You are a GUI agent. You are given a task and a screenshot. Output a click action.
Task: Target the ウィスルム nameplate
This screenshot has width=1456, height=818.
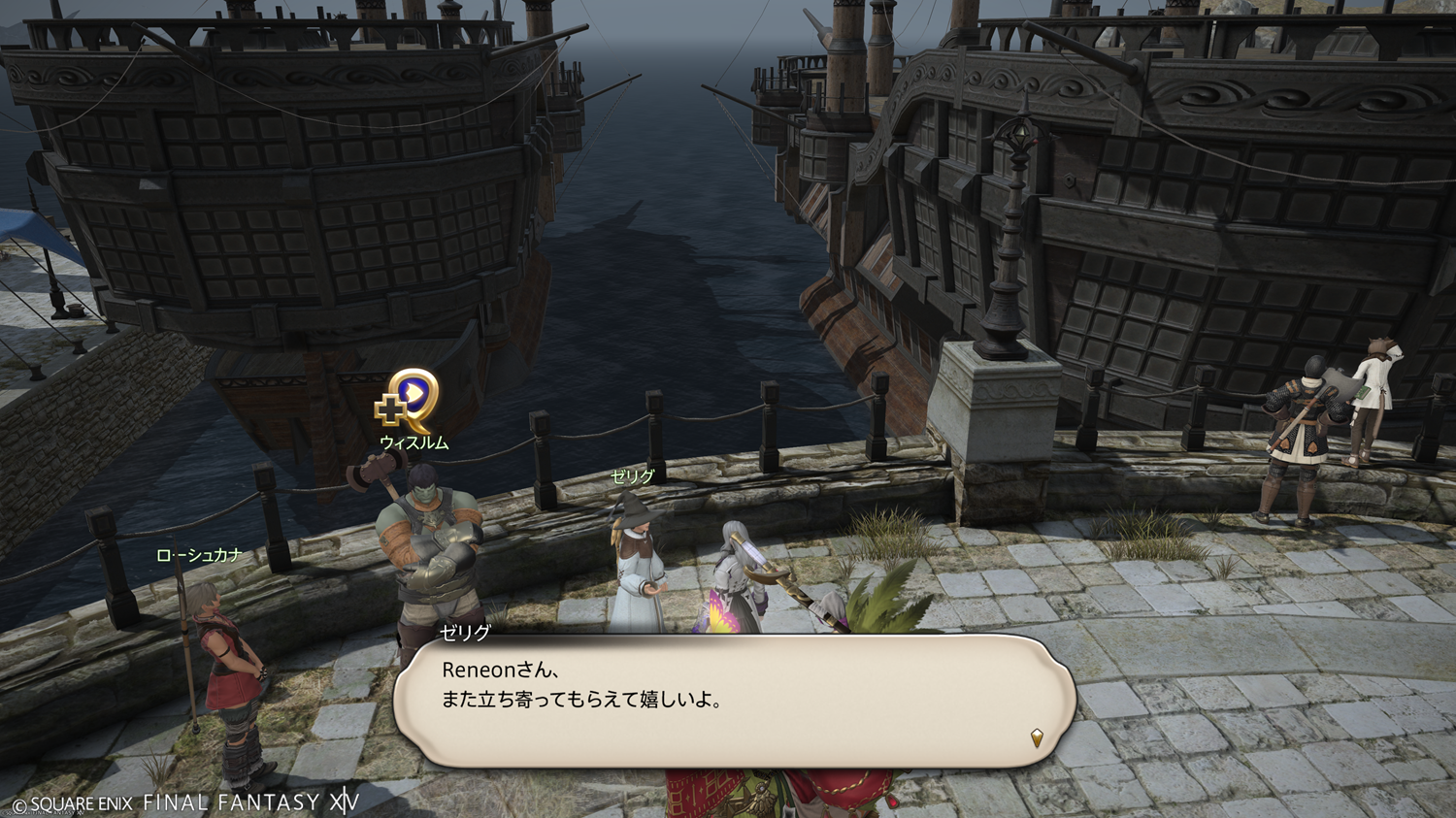coord(414,442)
